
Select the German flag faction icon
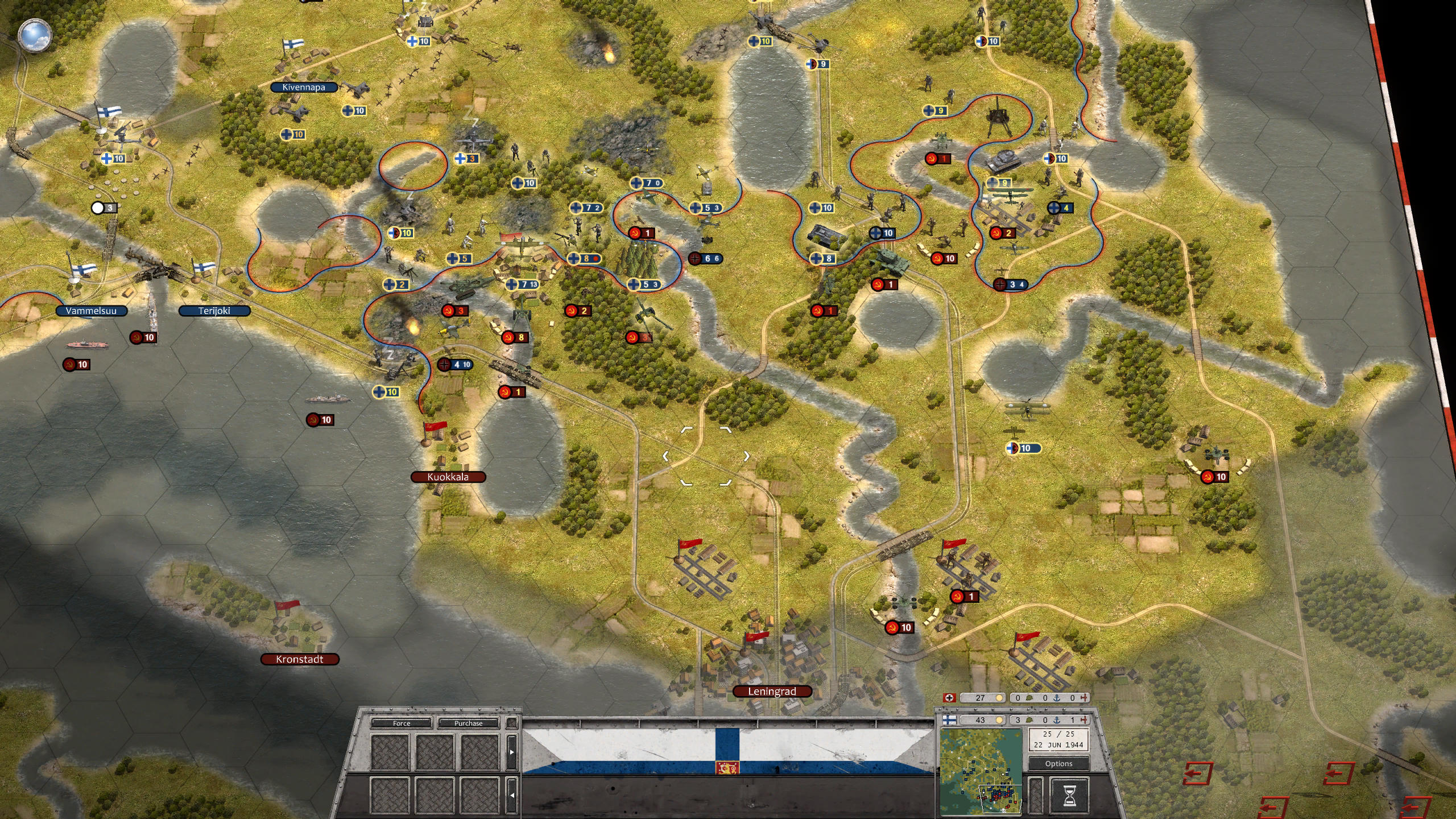[x=949, y=698]
